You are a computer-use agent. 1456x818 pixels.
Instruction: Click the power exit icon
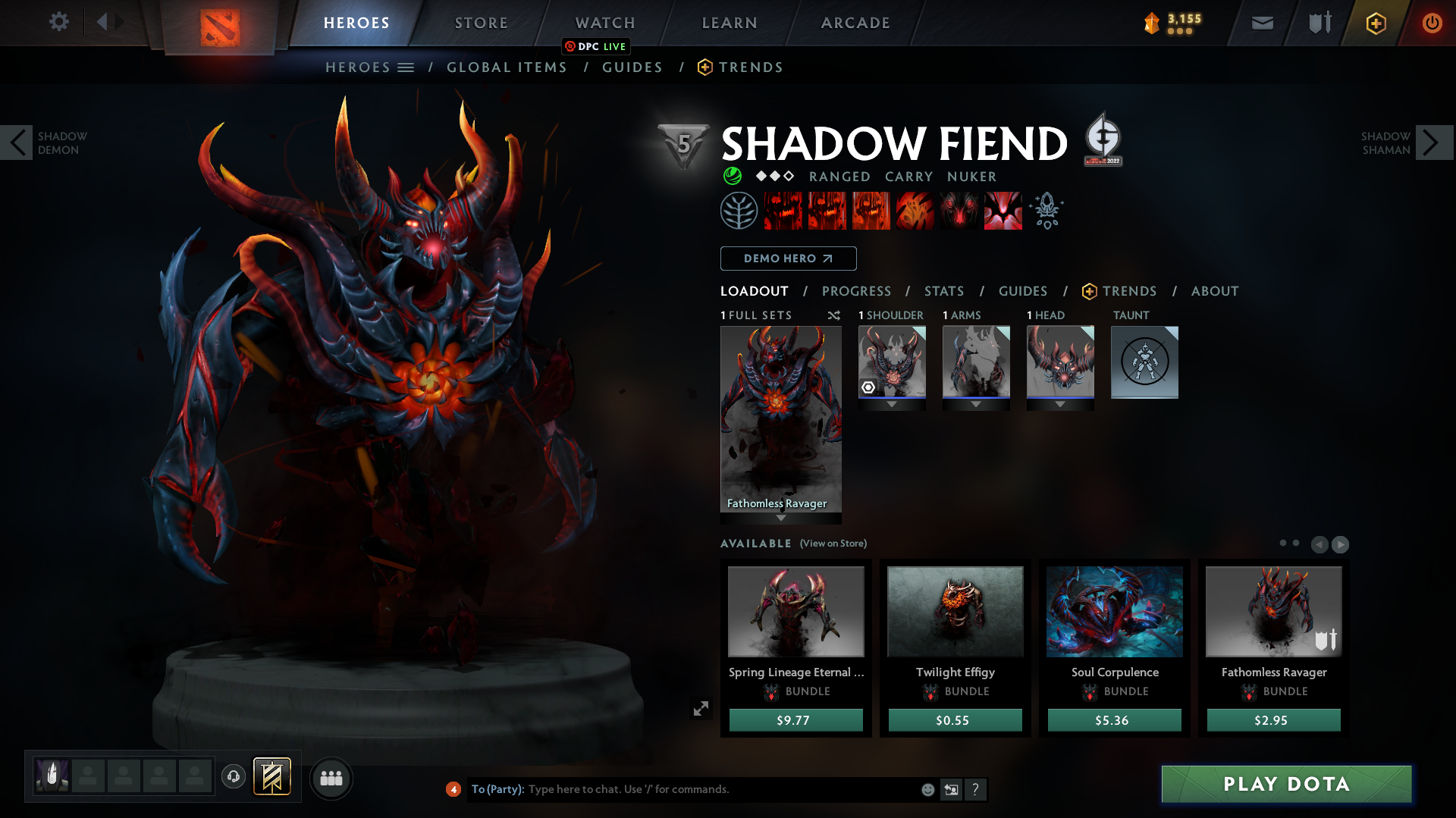(x=1432, y=23)
